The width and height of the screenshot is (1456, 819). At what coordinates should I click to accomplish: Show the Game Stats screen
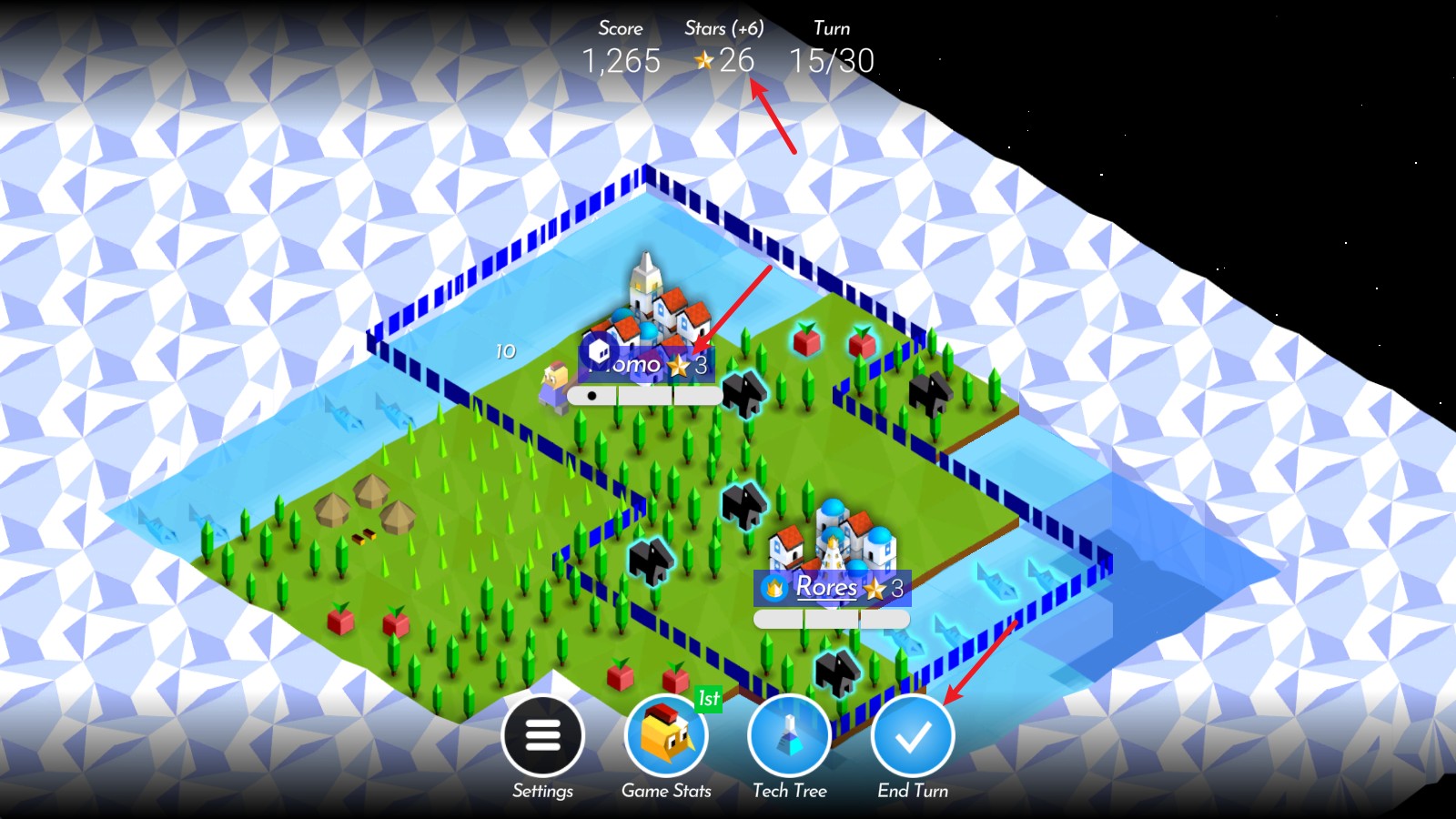pos(666,735)
